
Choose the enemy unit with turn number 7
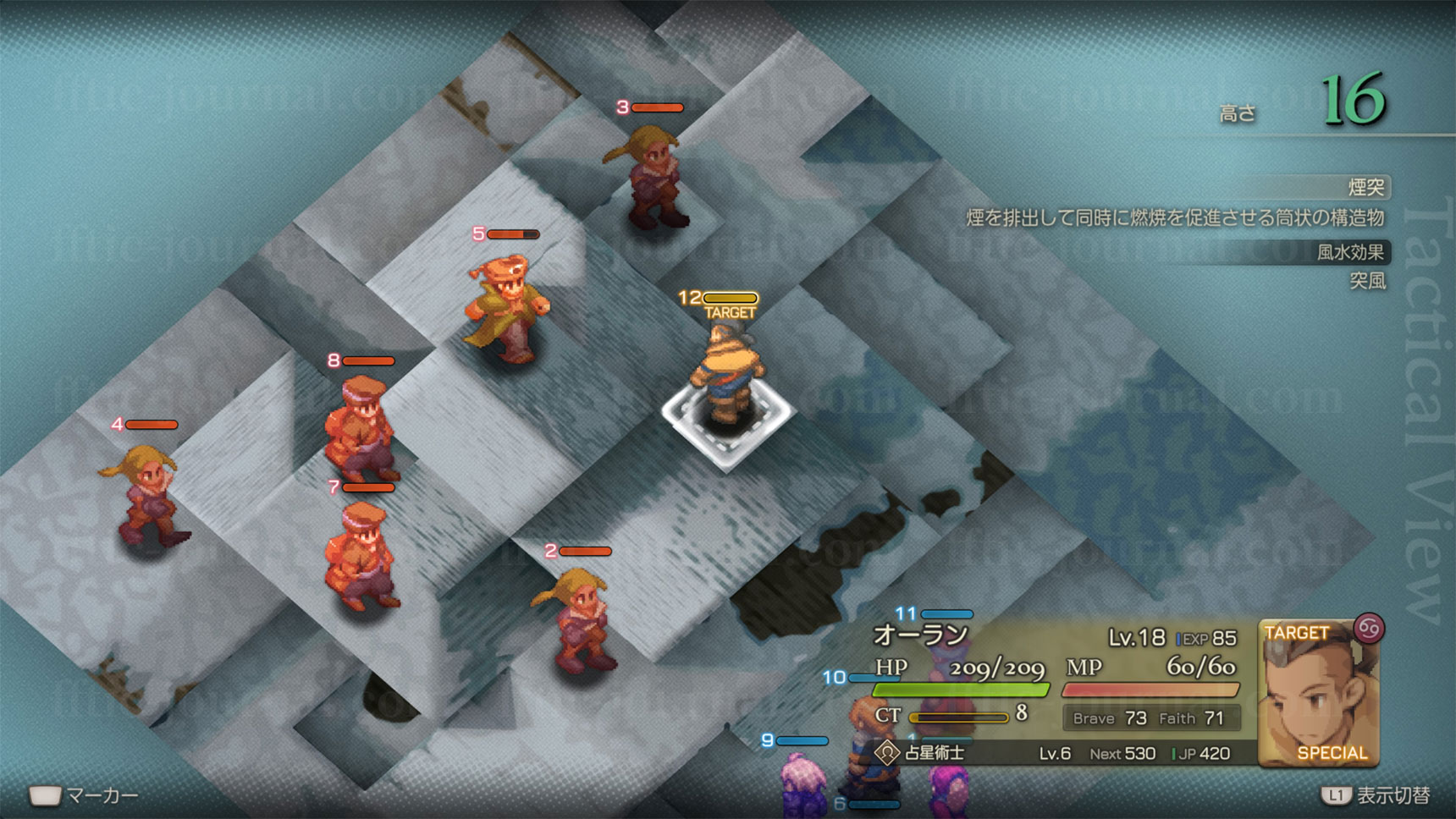[361, 554]
